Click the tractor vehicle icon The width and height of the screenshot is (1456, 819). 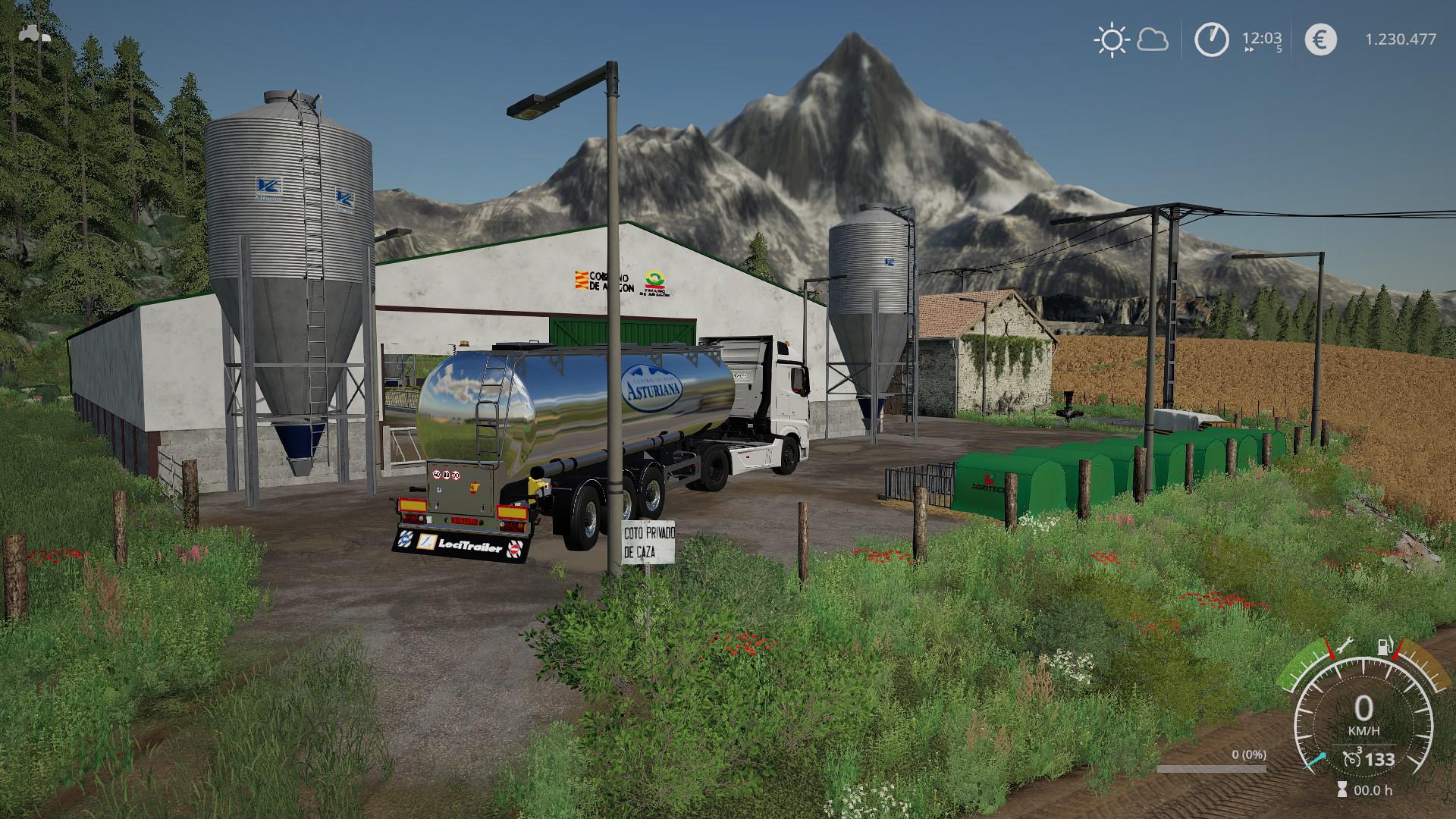coord(35,33)
